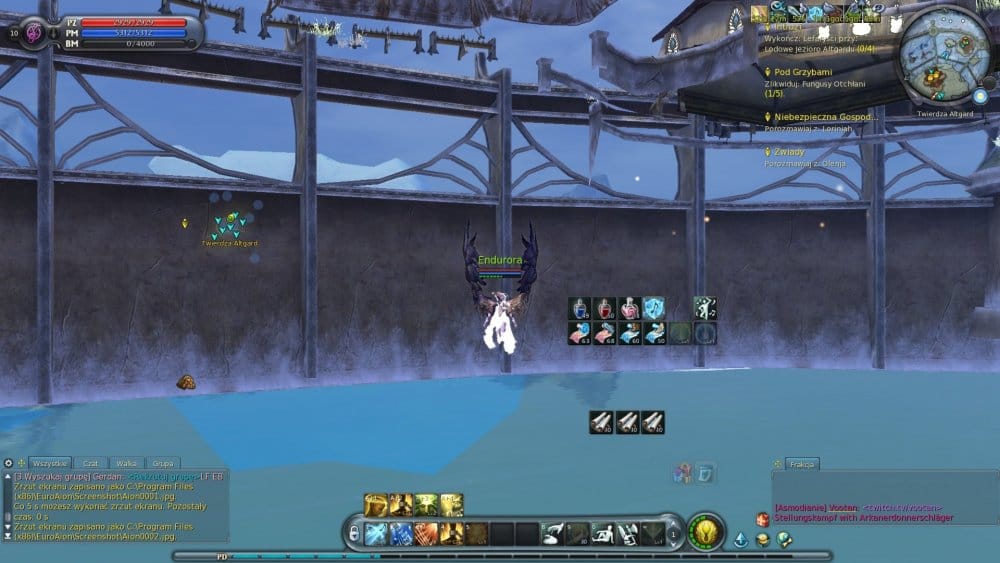This screenshot has width=1000, height=563.
Task: Activate the dancing figure emote icon
Action: pos(706,308)
